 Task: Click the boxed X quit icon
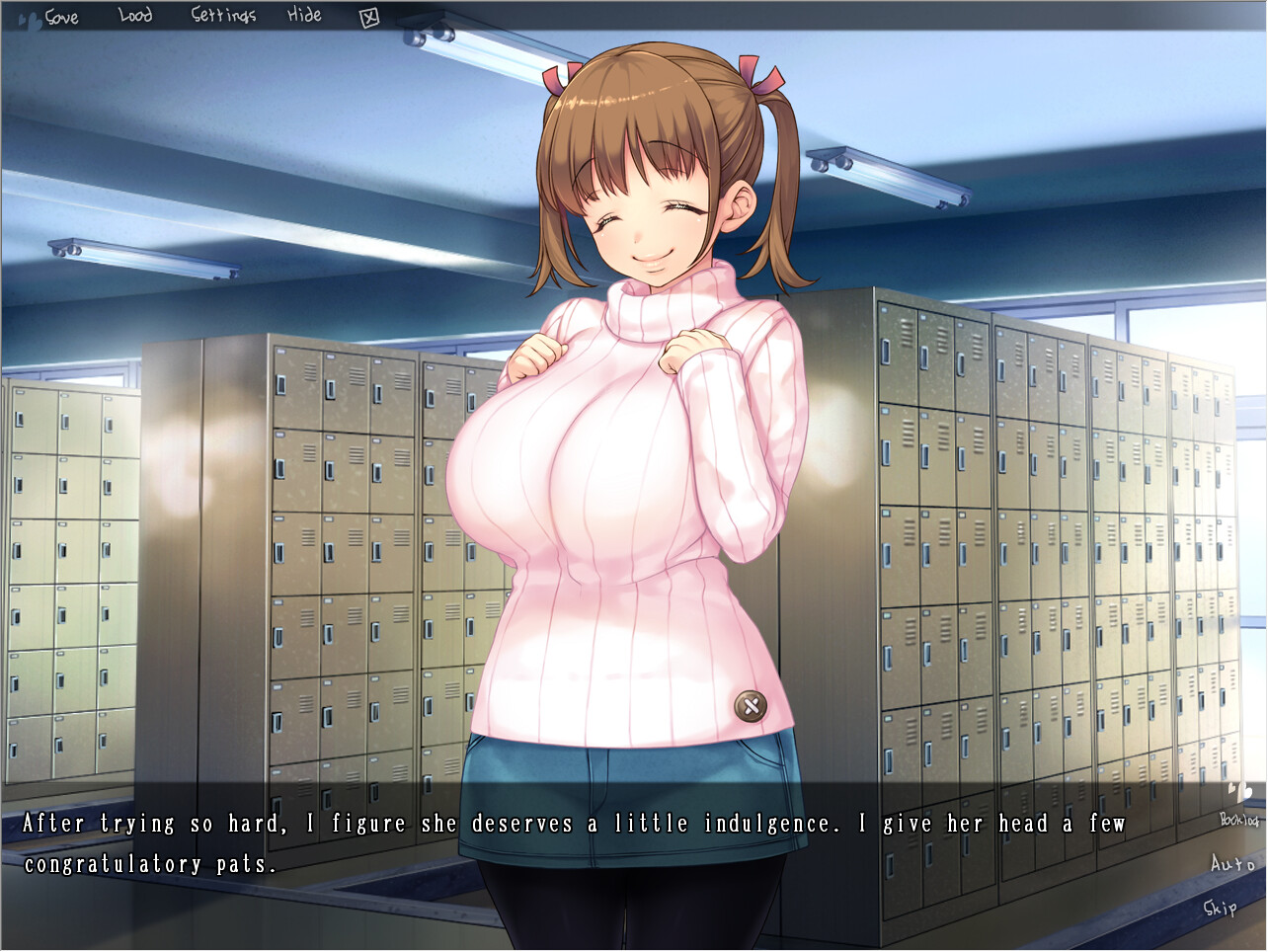(x=370, y=16)
